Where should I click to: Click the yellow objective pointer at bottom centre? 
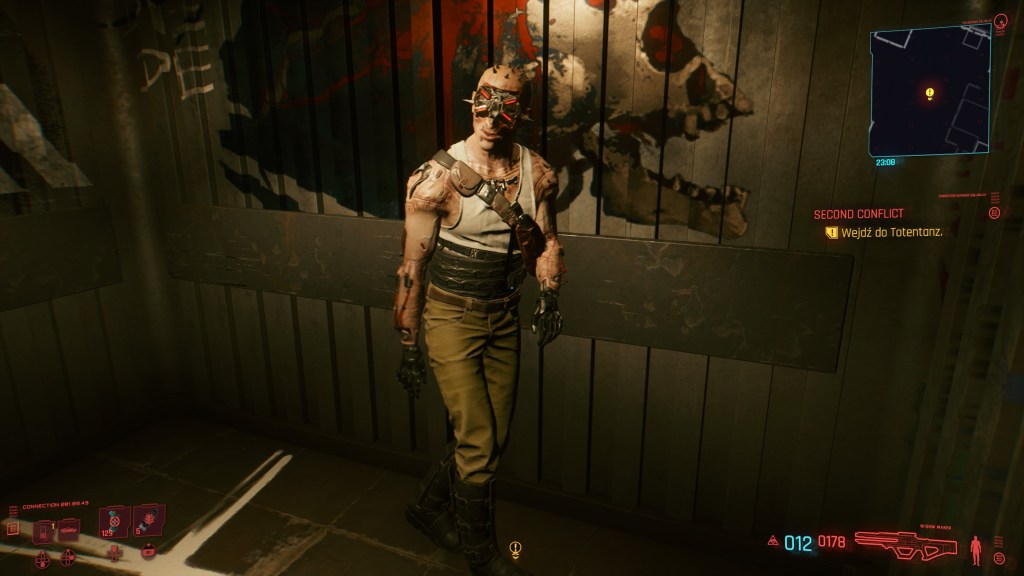(x=515, y=549)
